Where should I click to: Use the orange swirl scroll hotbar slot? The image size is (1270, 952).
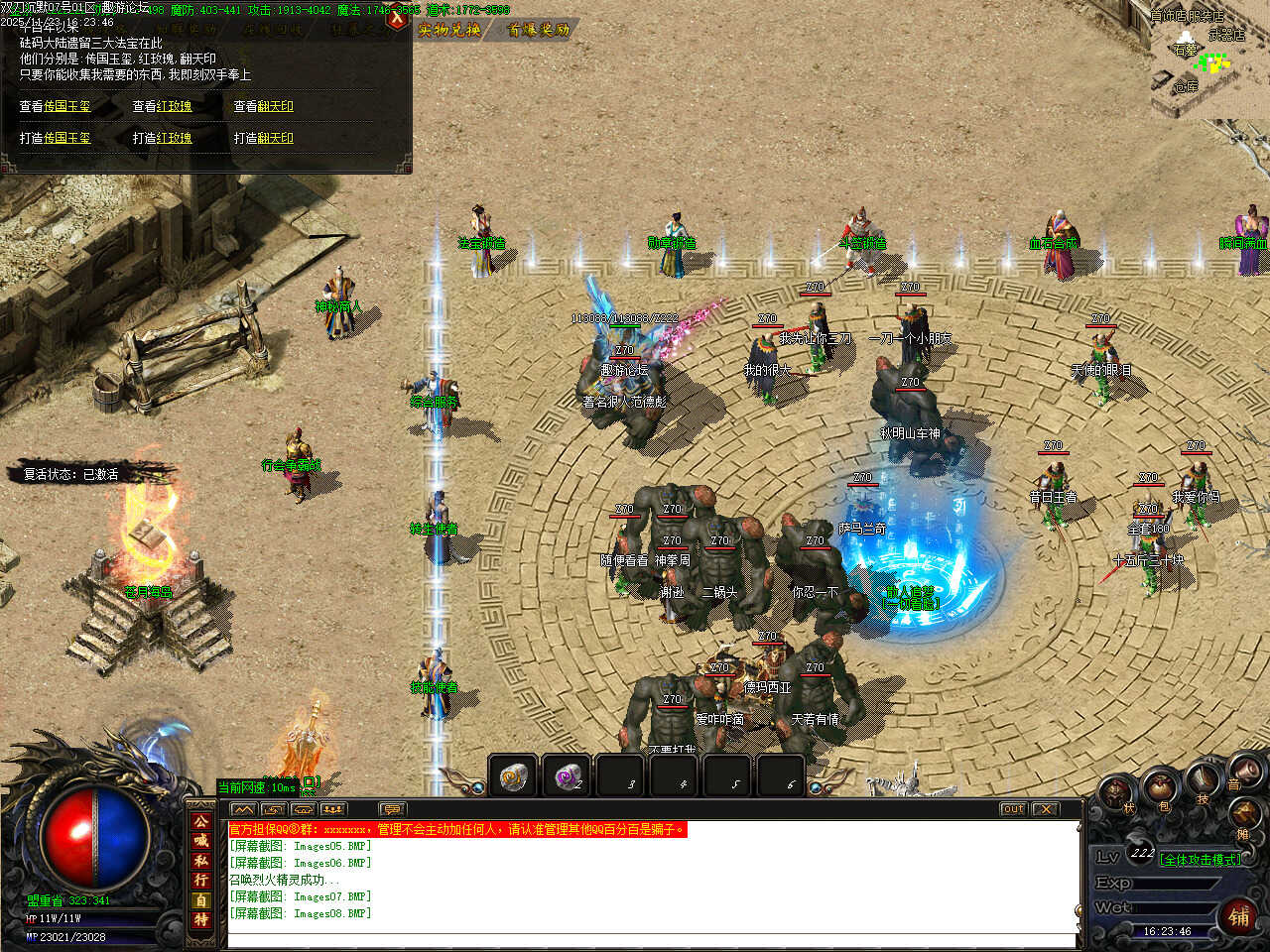513,776
